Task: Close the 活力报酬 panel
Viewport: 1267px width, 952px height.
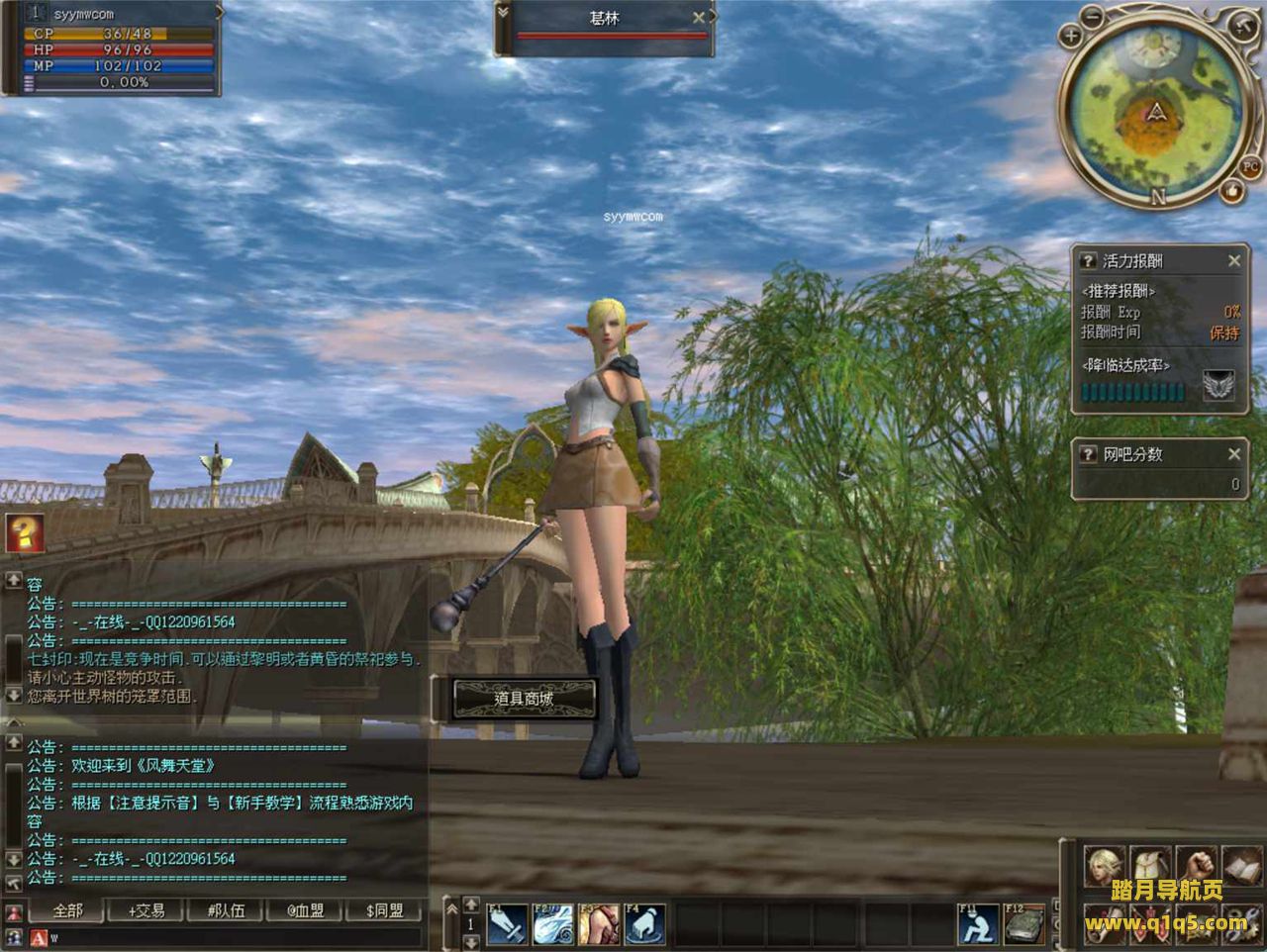Action: tap(1234, 261)
